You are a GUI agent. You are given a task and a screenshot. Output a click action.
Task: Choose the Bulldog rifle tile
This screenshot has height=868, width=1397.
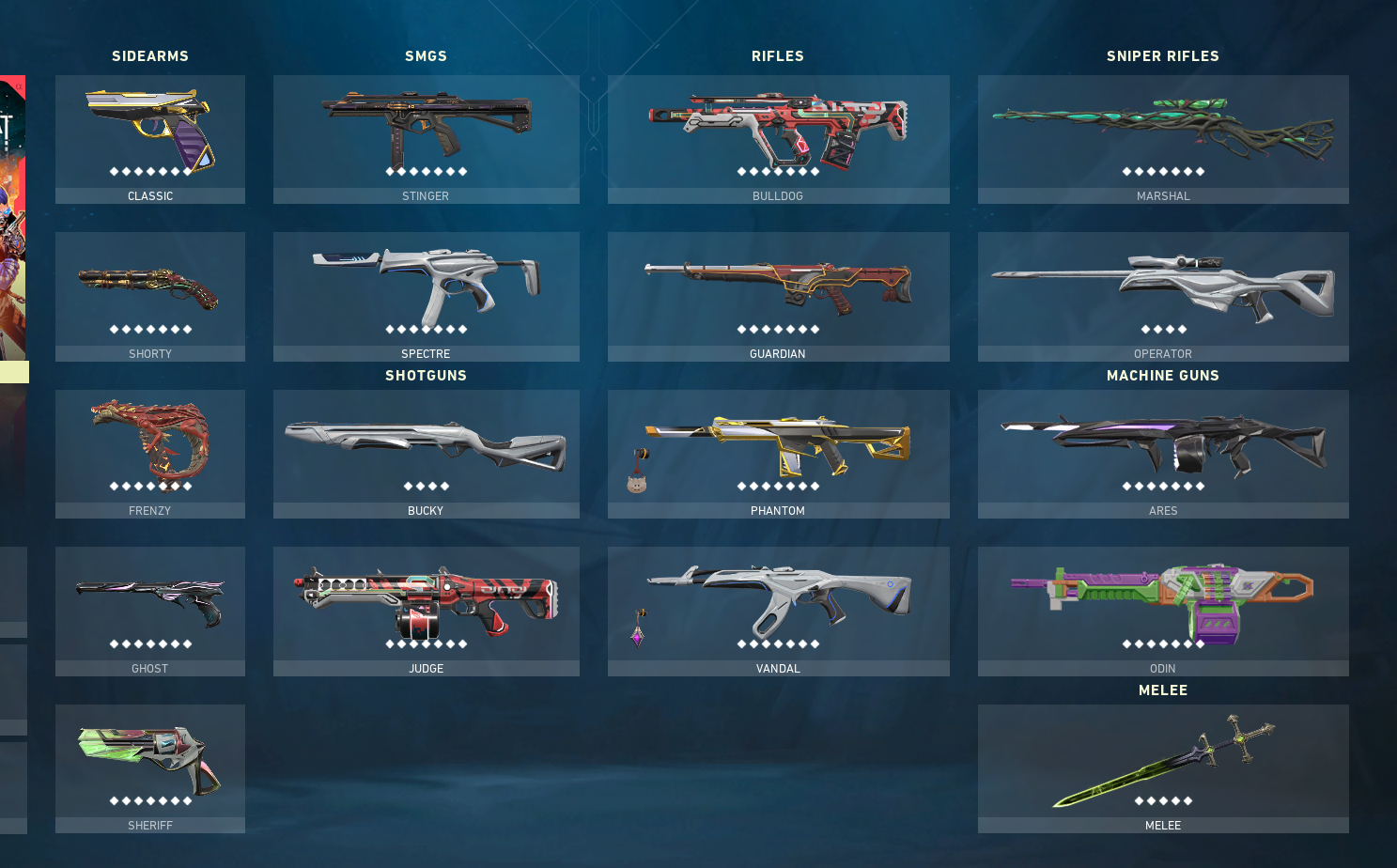778,139
